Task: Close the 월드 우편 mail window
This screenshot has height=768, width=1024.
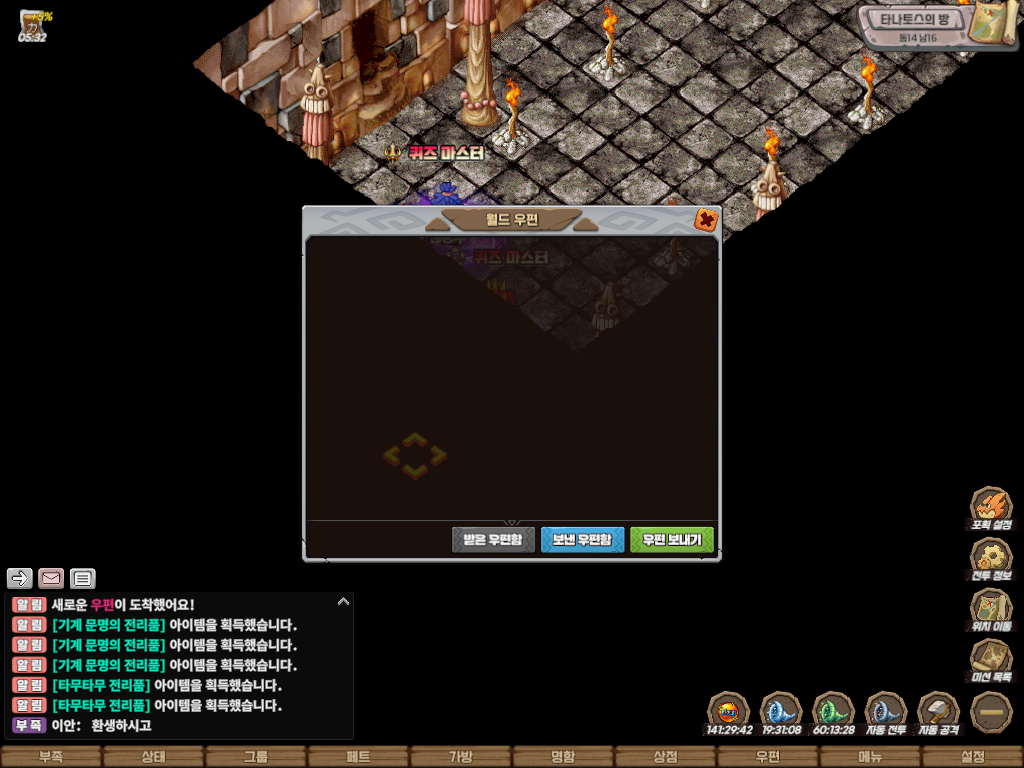Action: (706, 220)
